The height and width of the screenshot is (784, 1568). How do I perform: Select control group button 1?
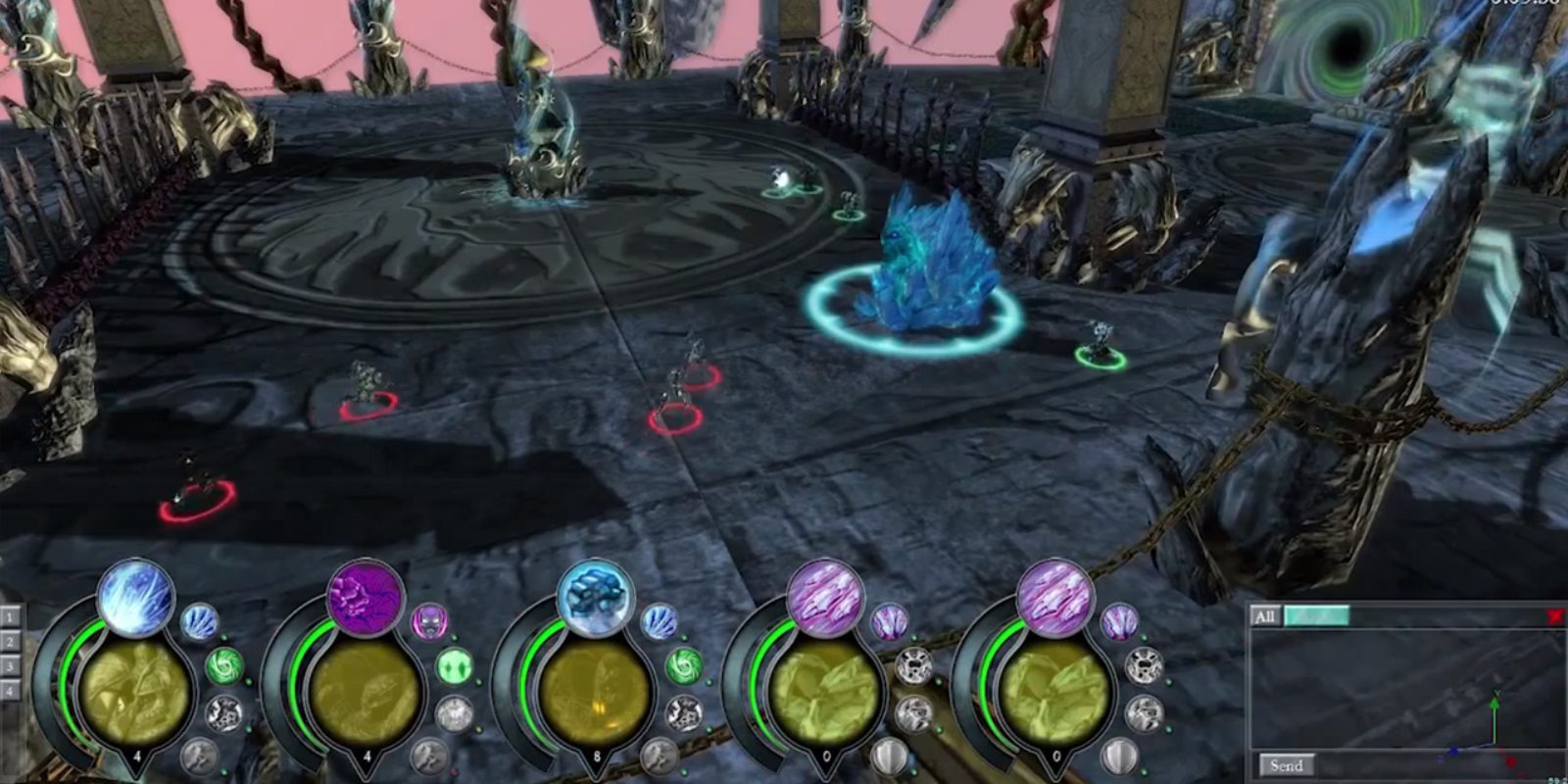coord(10,617)
